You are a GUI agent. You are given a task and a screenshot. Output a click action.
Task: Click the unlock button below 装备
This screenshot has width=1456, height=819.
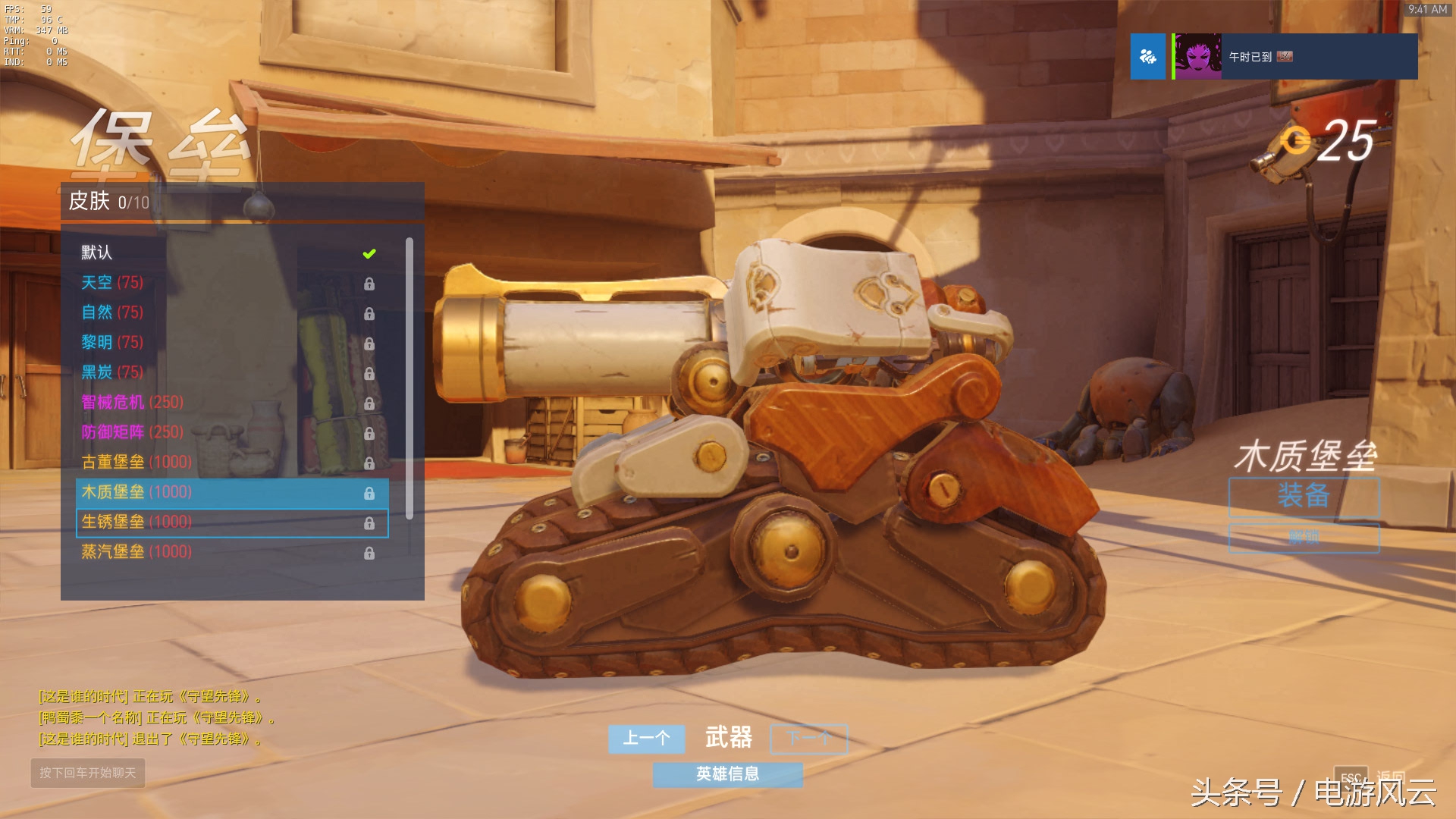click(1304, 538)
